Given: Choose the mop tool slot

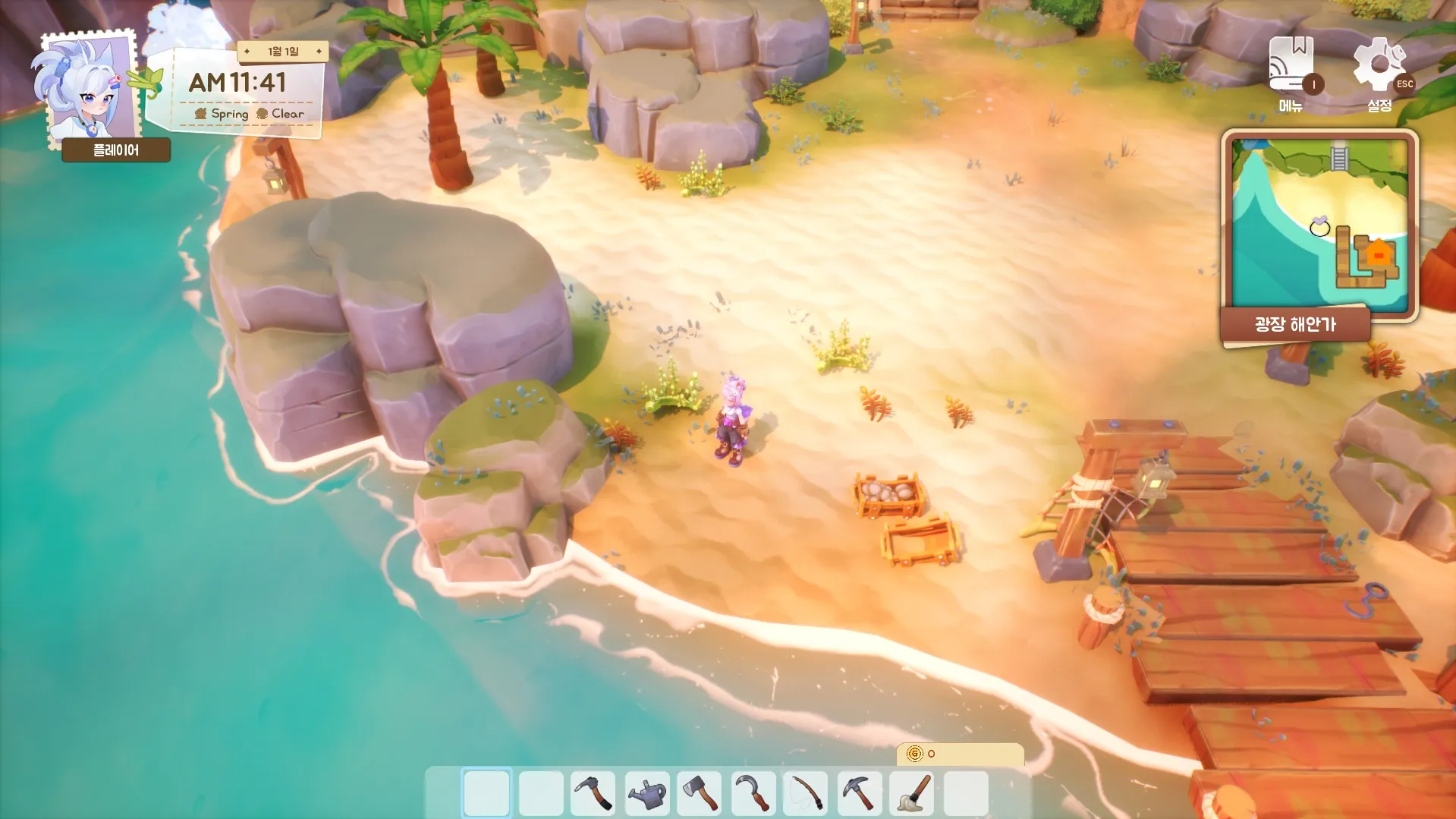Looking at the screenshot, I should pyautogui.click(x=912, y=793).
